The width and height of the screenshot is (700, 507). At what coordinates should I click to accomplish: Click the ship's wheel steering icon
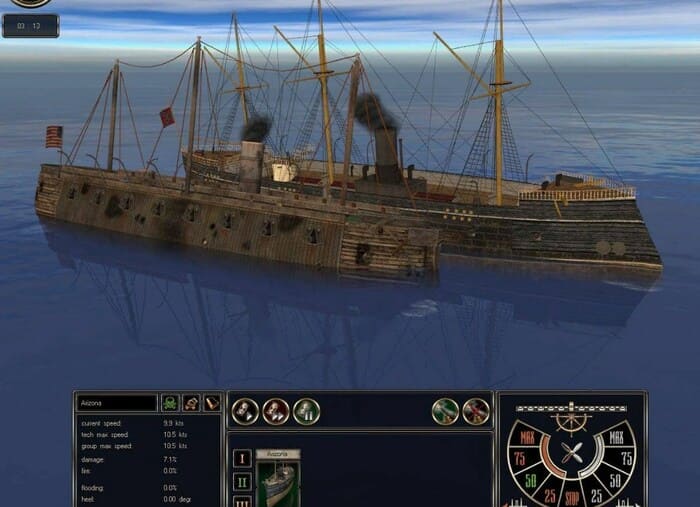pos(572,422)
